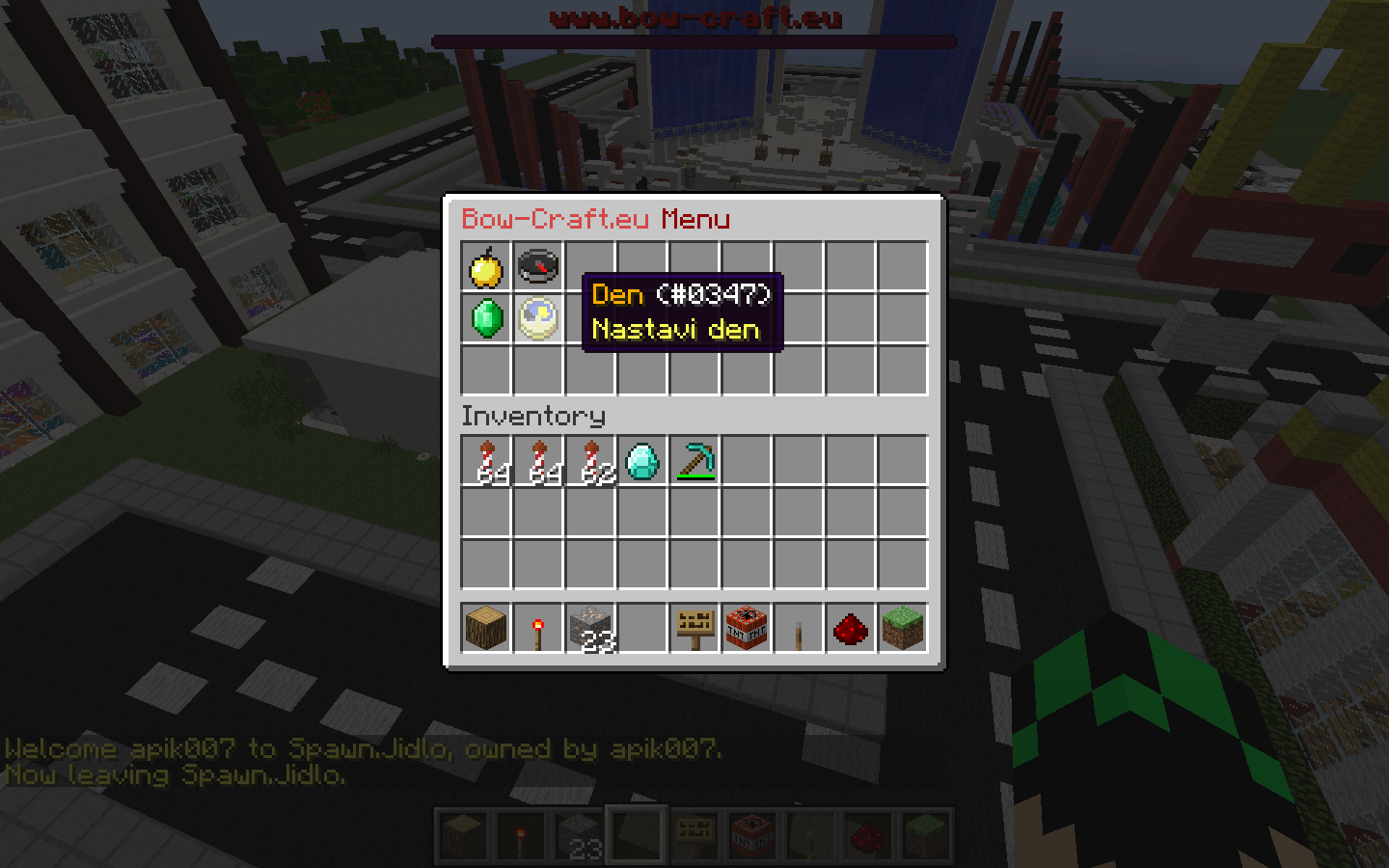
Task: Click the sign item in the inventory row
Action: tap(694, 627)
